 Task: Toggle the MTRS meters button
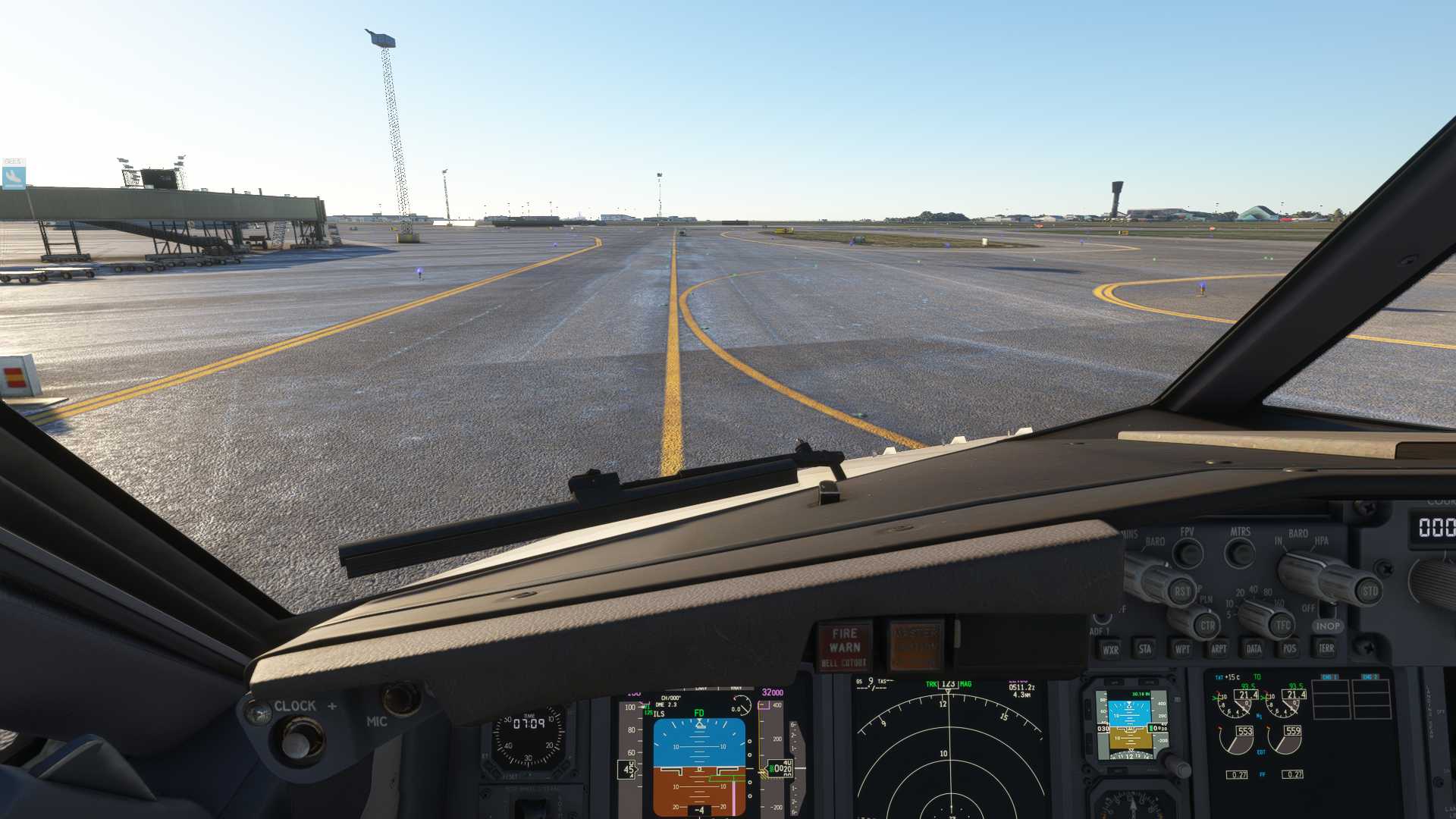(x=1241, y=551)
